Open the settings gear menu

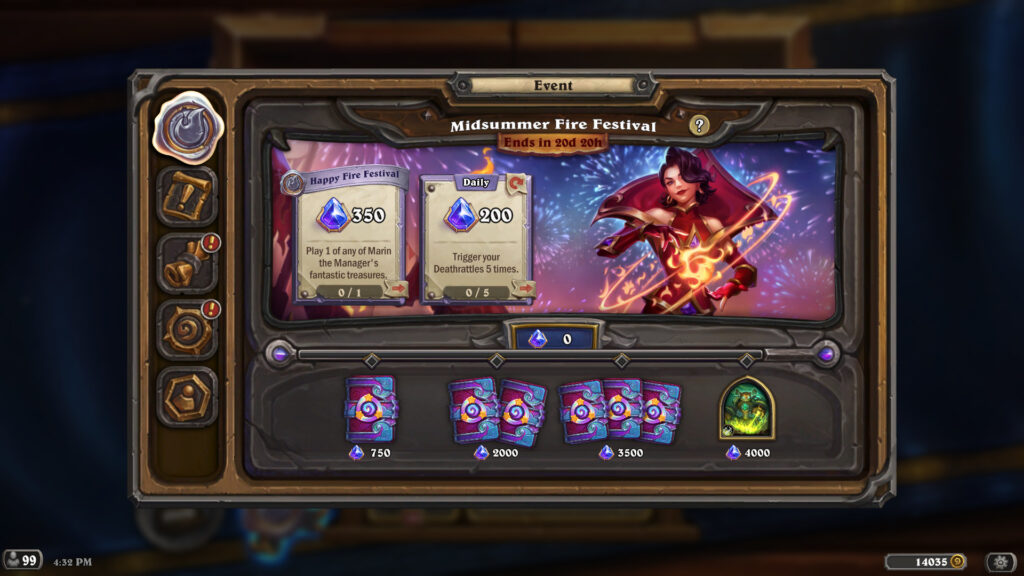(1000, 562)
